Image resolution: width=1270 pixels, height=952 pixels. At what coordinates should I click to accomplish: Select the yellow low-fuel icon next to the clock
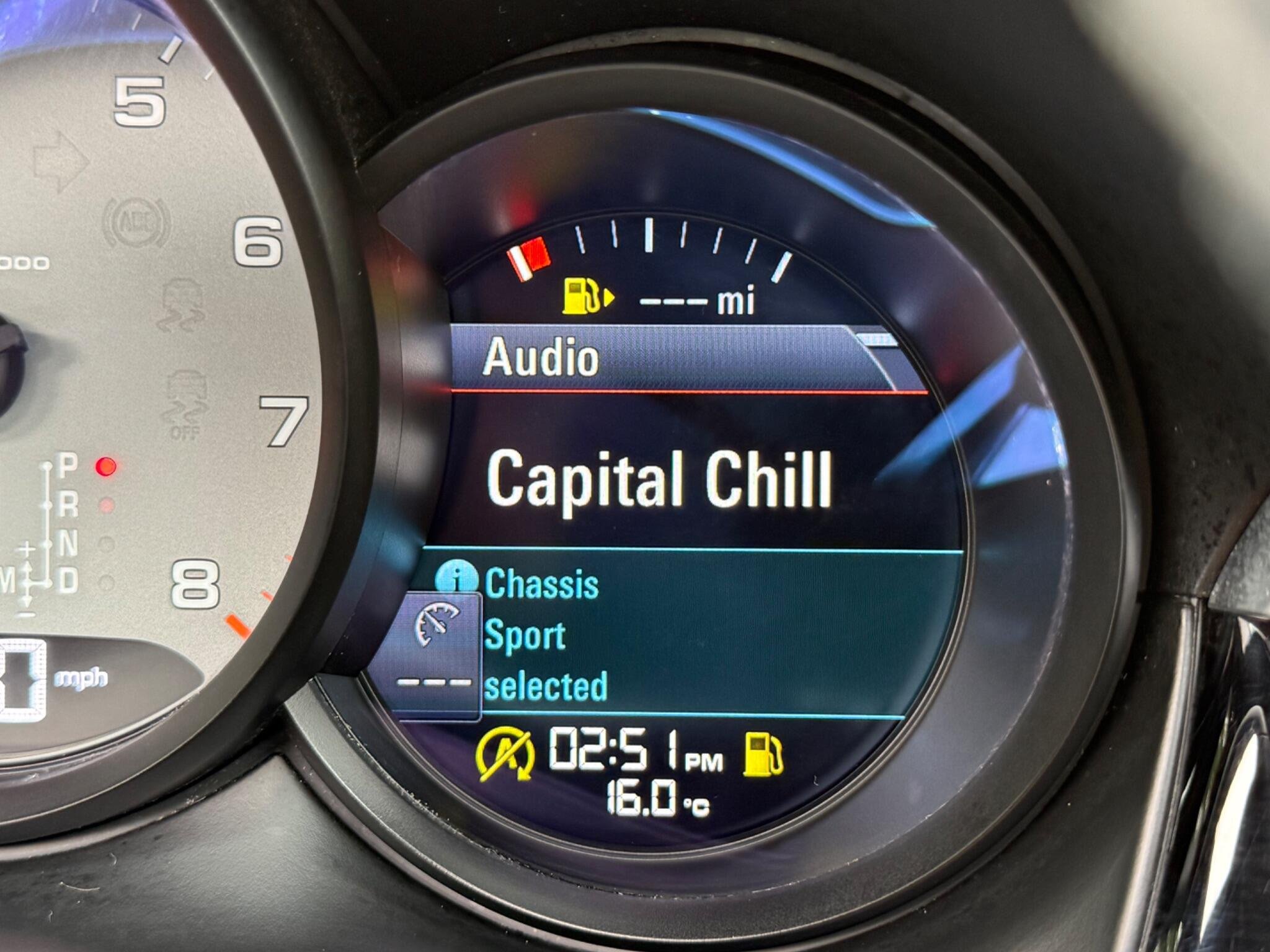763,754
